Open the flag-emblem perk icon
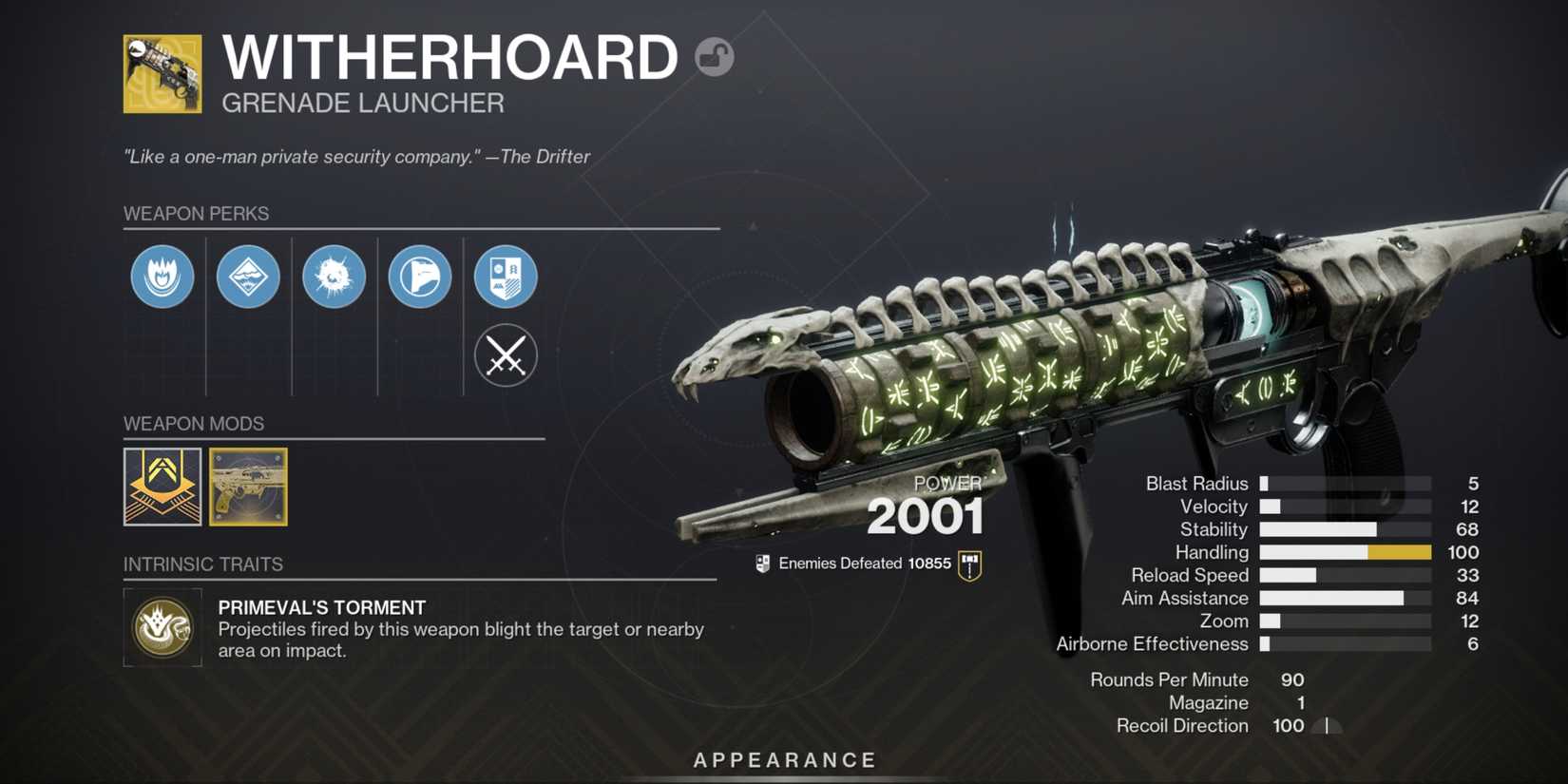The image size is (1568, 784). coord(419,277)
